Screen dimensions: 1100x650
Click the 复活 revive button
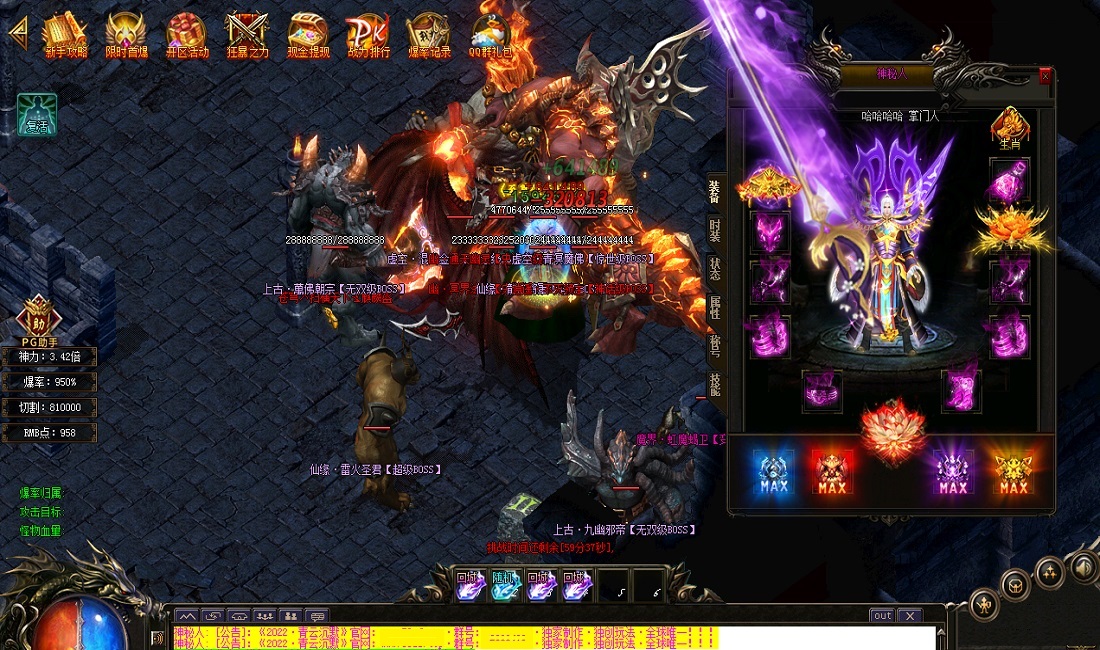37,115
